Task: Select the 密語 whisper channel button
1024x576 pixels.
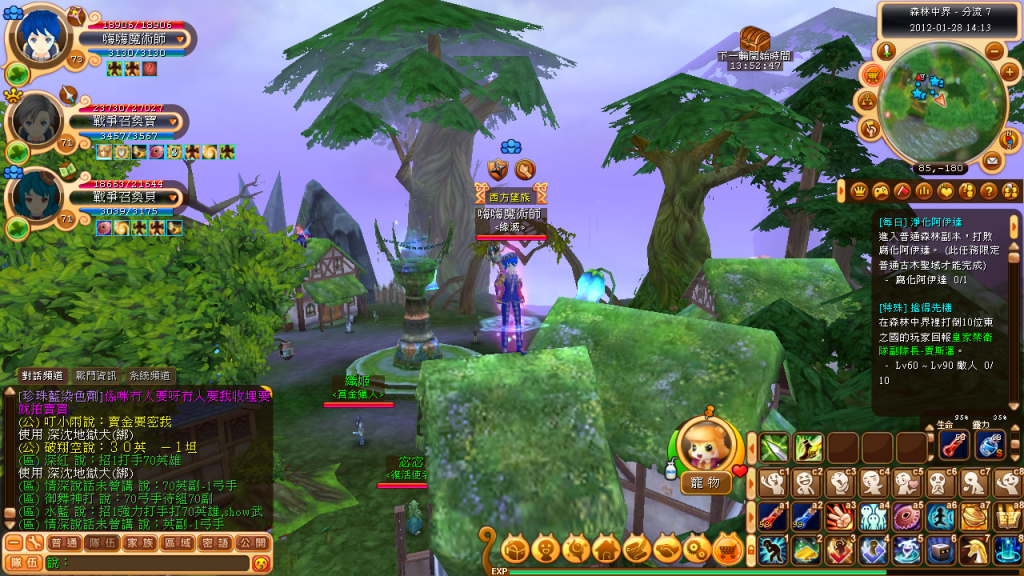Action: (216, 542)
